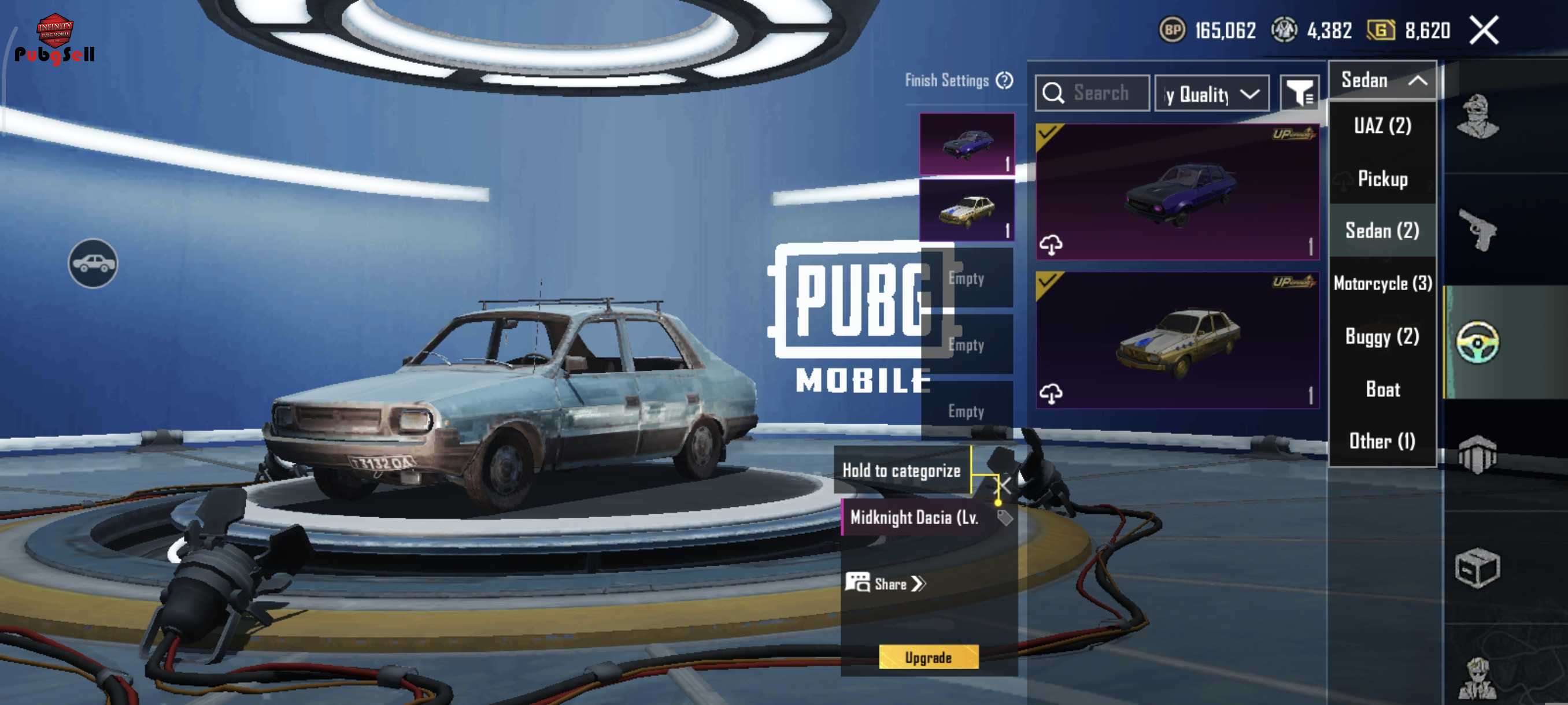1568x705 pixels.
Task: Close the inventory screen
Action: point(1484,31)
